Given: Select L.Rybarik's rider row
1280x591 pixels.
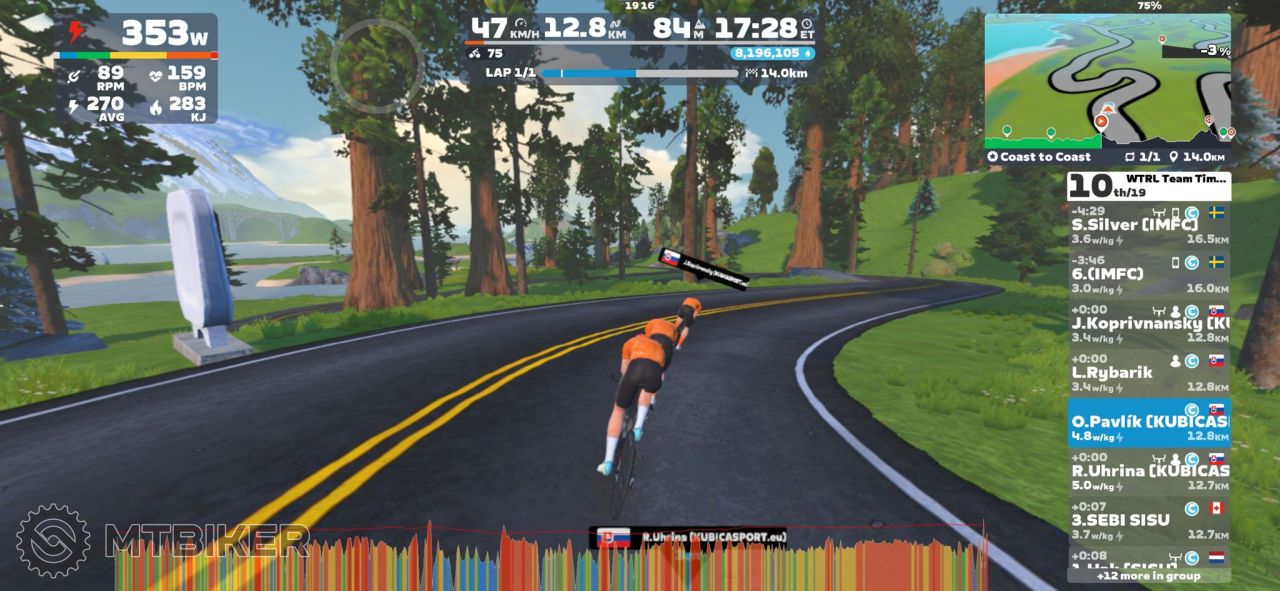Looking at the screenshot, I should 1148,372.
